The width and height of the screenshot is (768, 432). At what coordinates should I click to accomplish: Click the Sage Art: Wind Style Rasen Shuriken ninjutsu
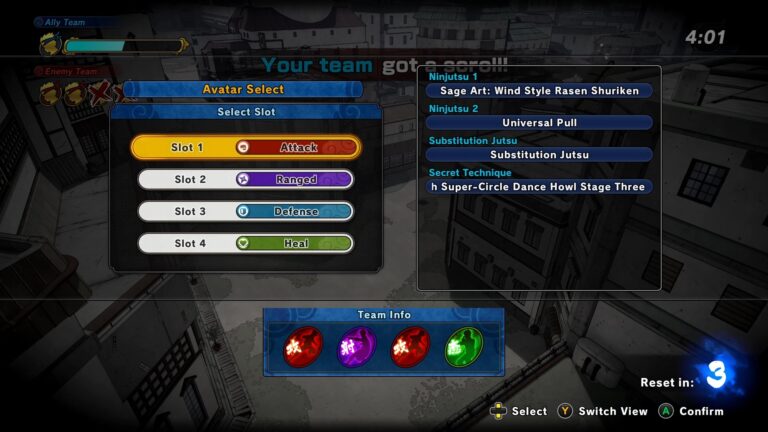coord(540,91)
